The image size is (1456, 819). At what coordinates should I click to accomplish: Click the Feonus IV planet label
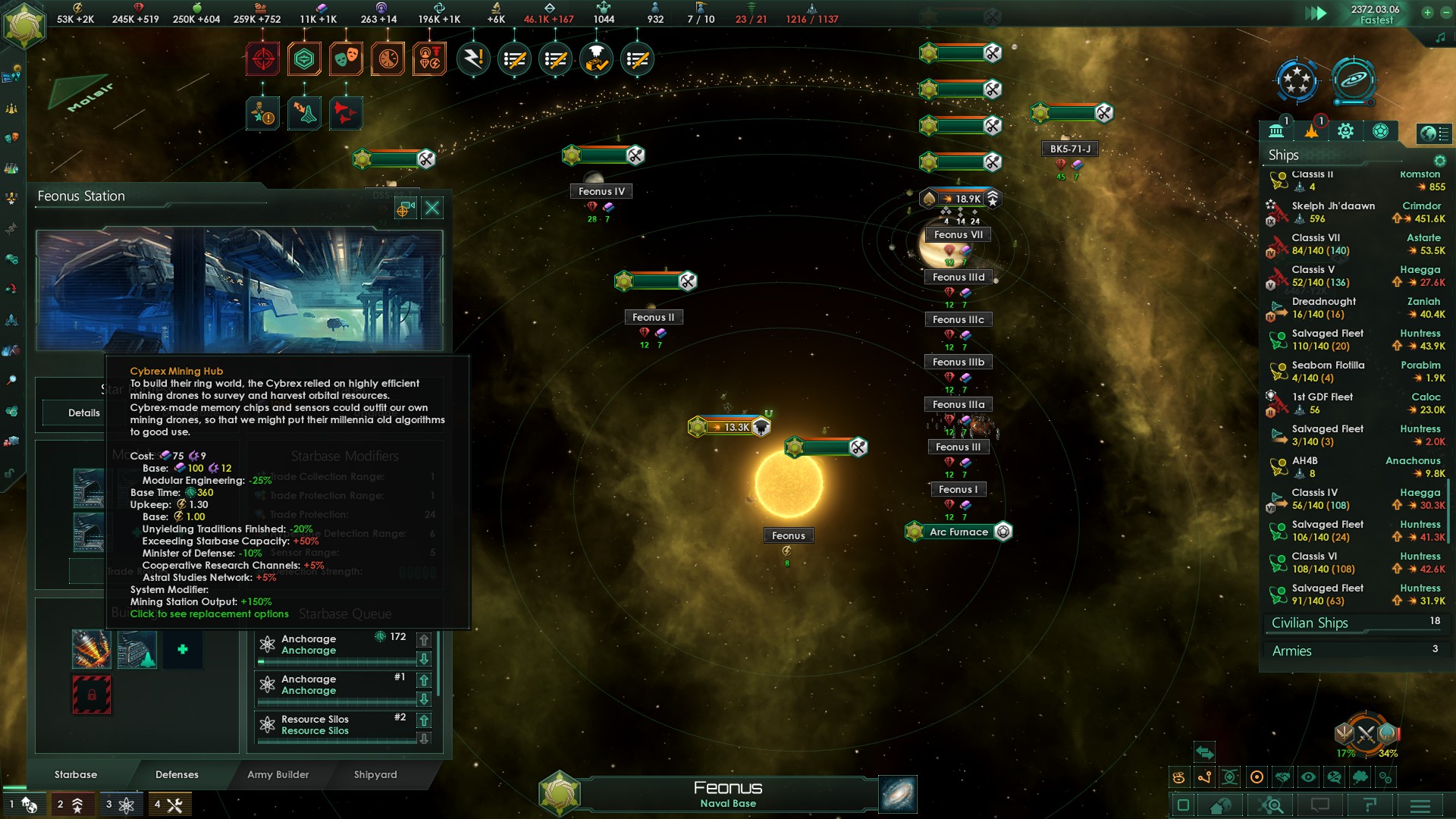coord(601,192)
